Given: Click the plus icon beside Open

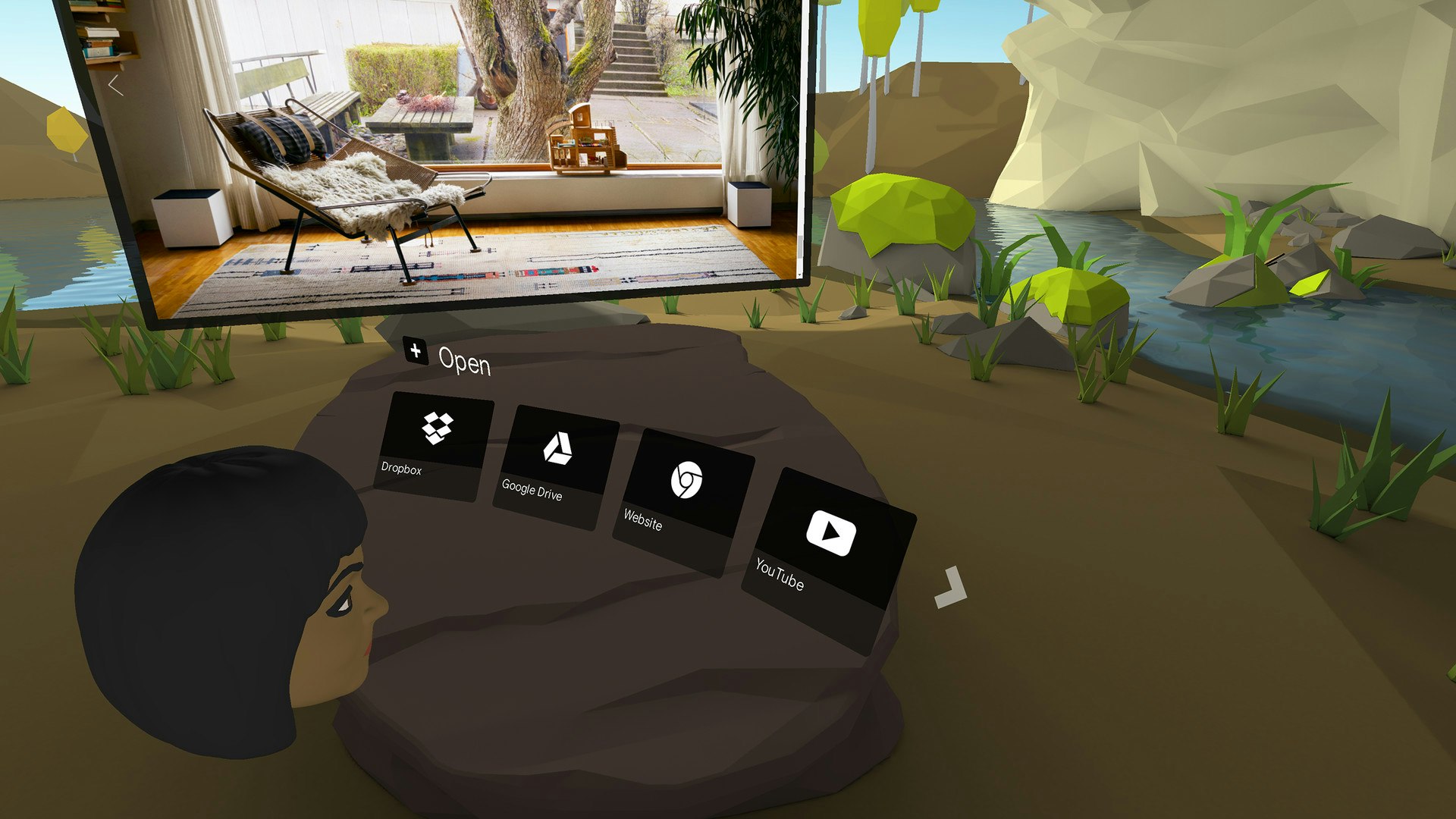Looking at the screenshot, I should click(x=414, y=351).
